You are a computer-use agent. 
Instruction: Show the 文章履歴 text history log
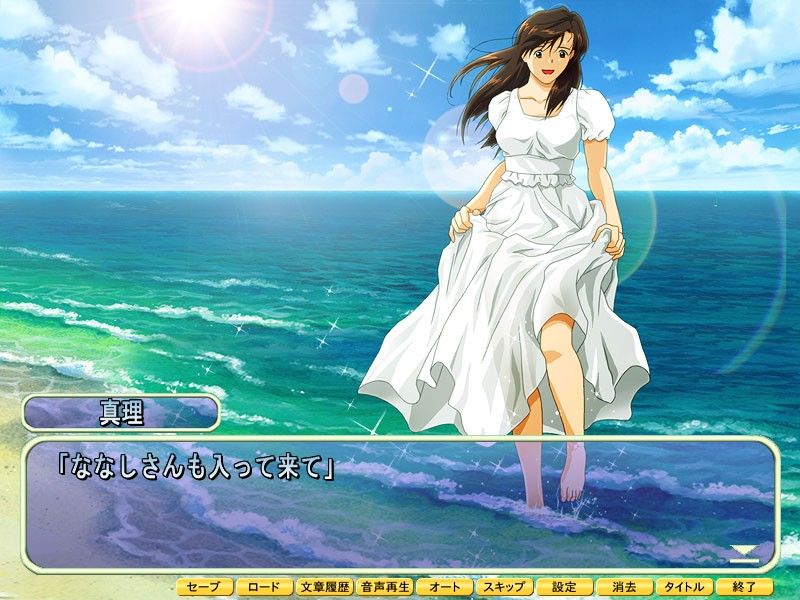pyautogui.click(x=325, y=587)
